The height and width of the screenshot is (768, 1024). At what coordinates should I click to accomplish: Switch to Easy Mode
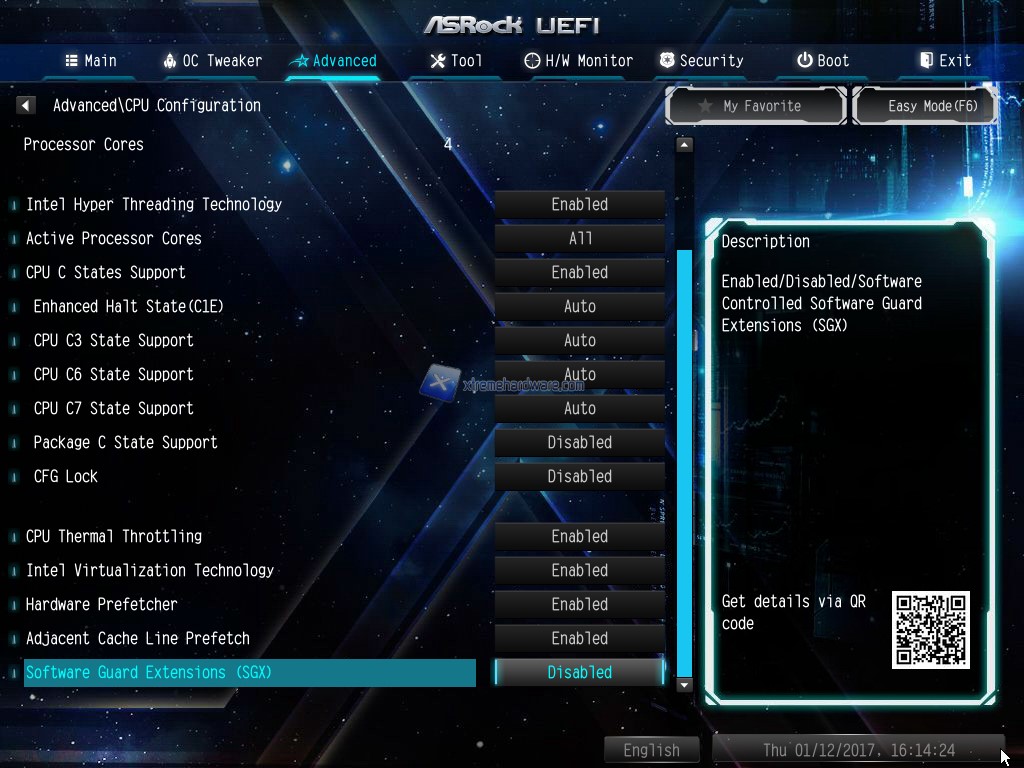(925, 106)
